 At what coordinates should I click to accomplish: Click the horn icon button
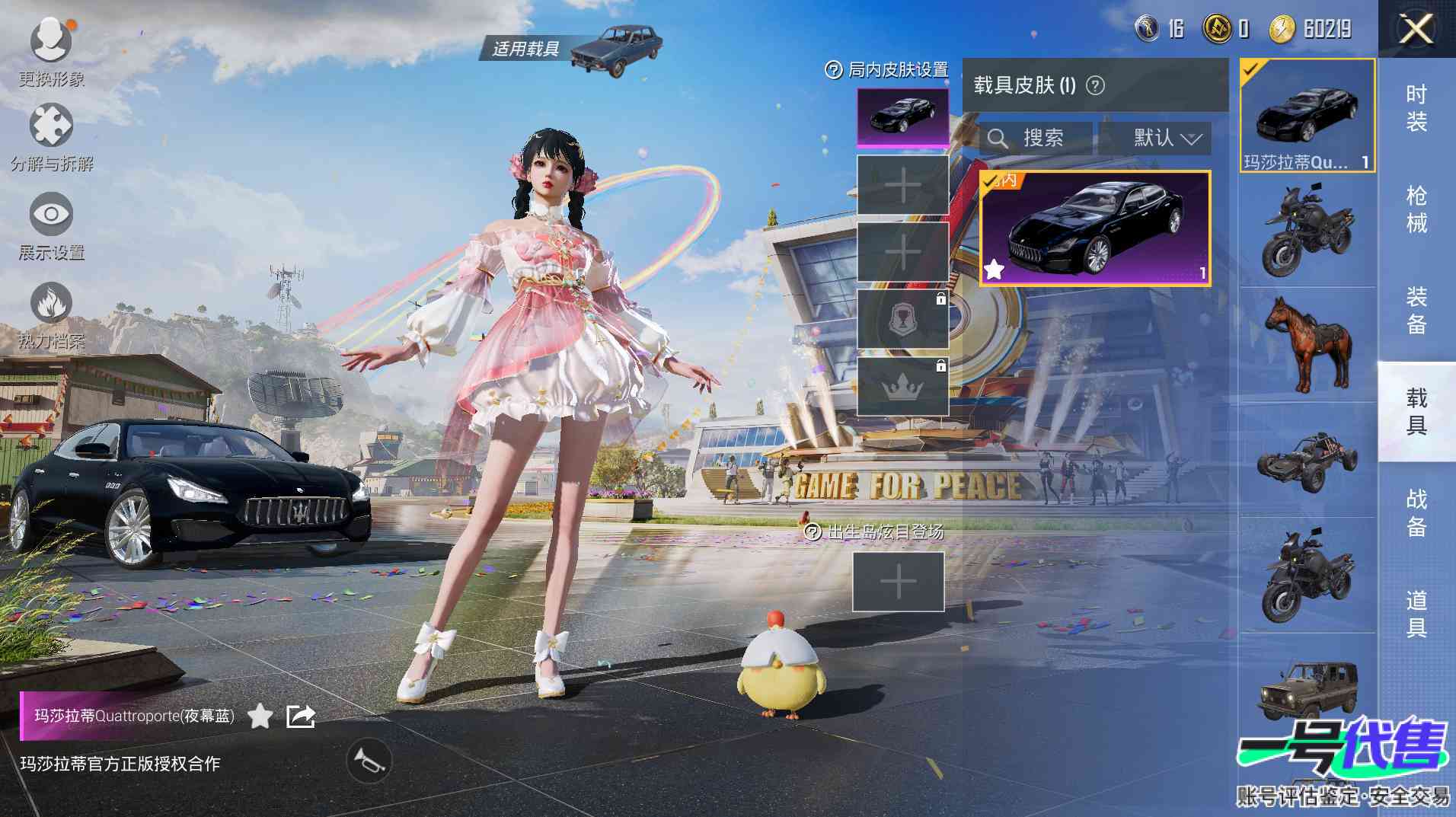tap(369, 761)
